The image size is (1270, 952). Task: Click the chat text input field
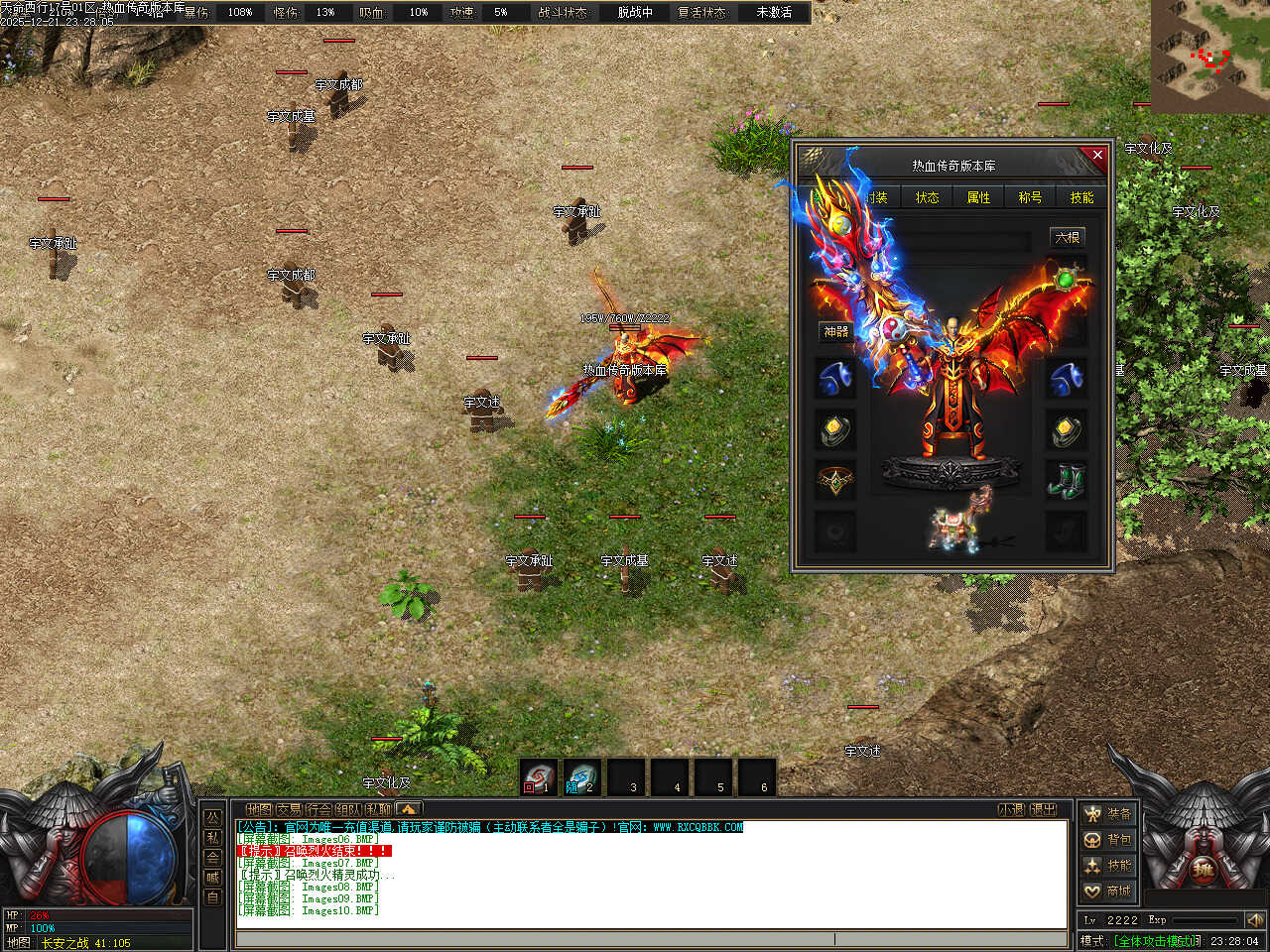tap(536, 938)
